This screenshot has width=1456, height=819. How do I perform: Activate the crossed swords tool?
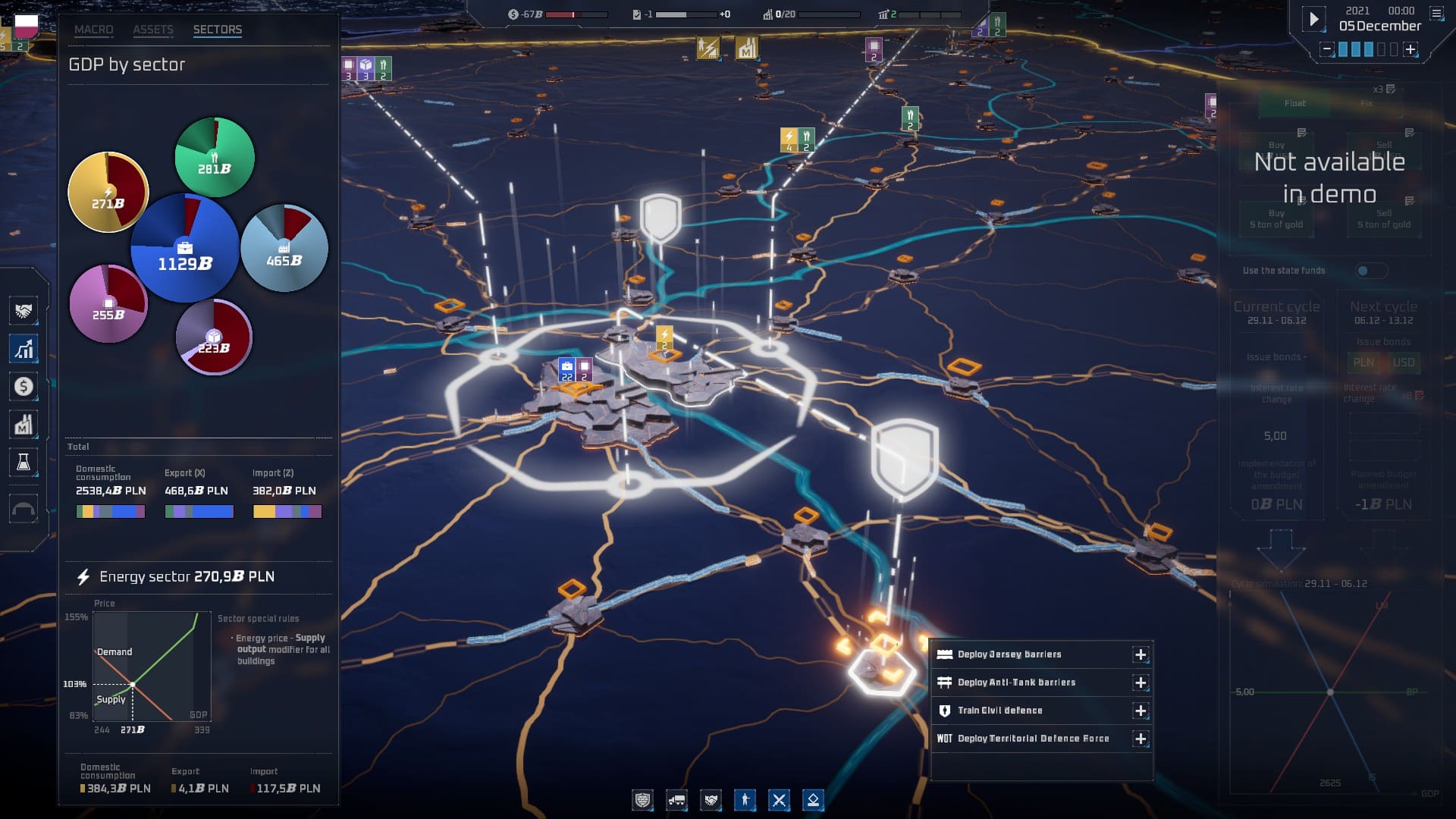pos(779,800)
